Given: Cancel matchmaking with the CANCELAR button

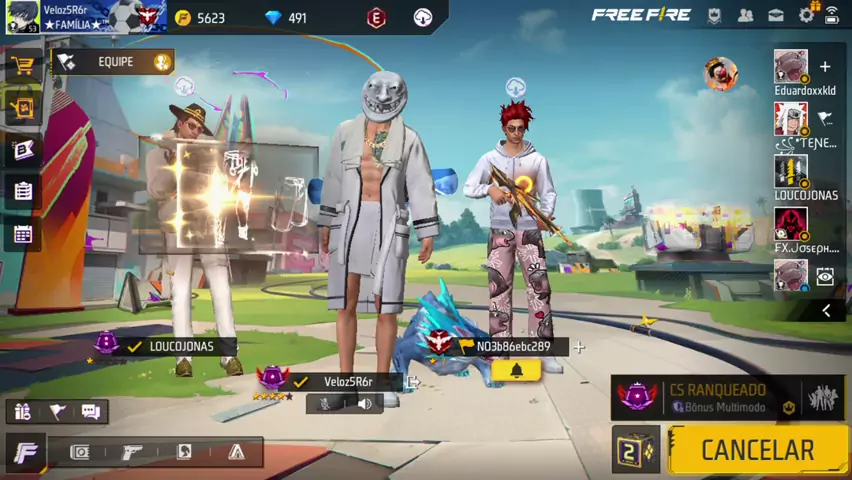Looking at the screenshot, I should click(x=757, y=450).
